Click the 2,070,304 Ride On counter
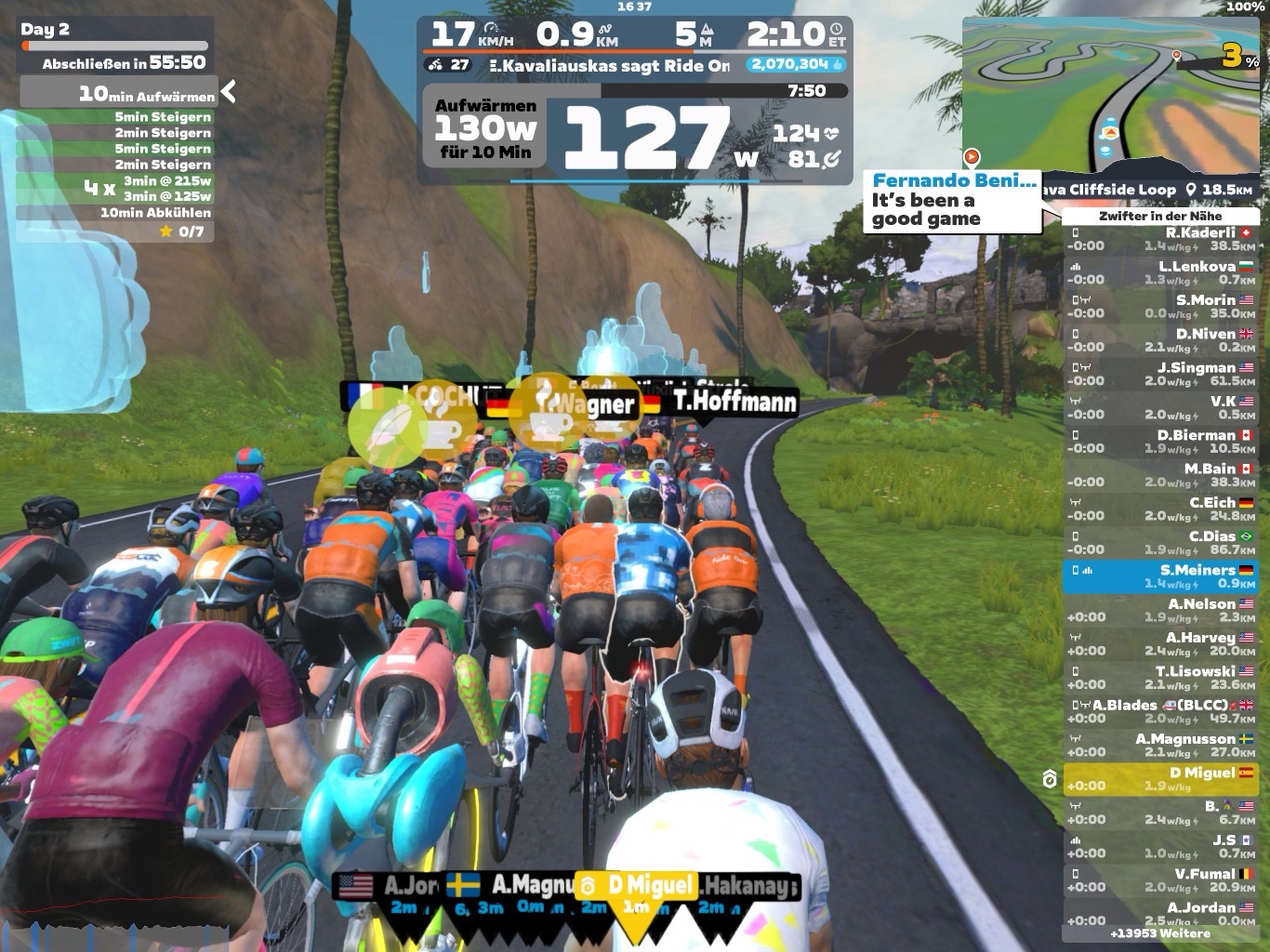 [x=796, y=65]
